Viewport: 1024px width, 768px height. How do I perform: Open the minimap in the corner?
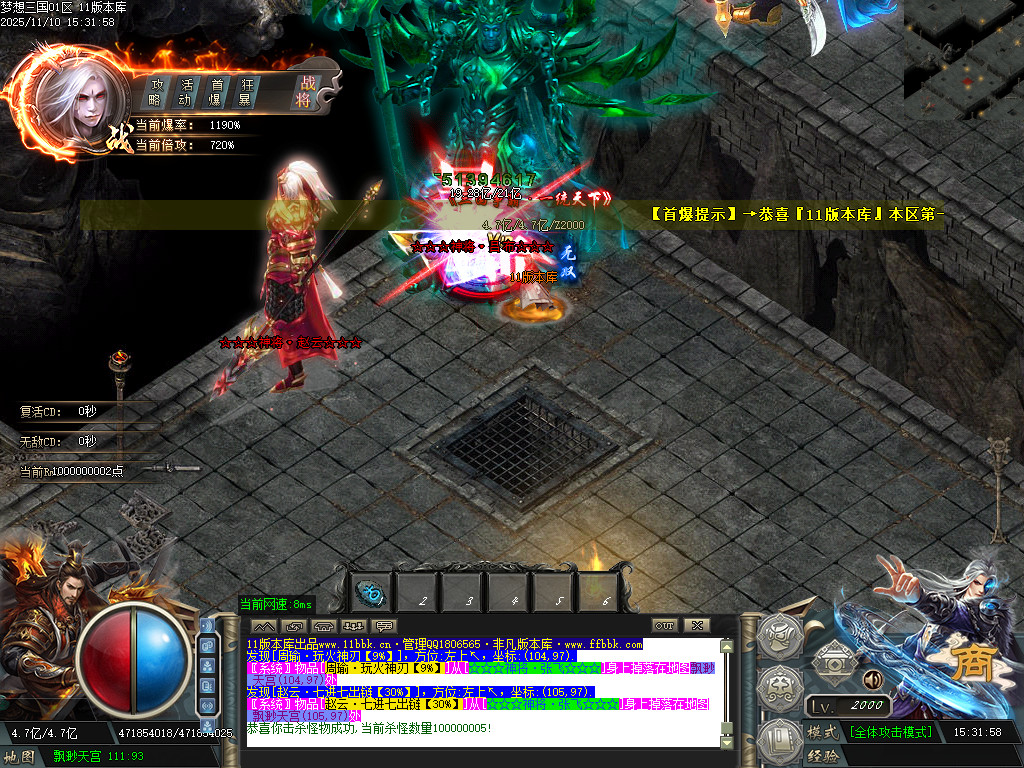963,60
